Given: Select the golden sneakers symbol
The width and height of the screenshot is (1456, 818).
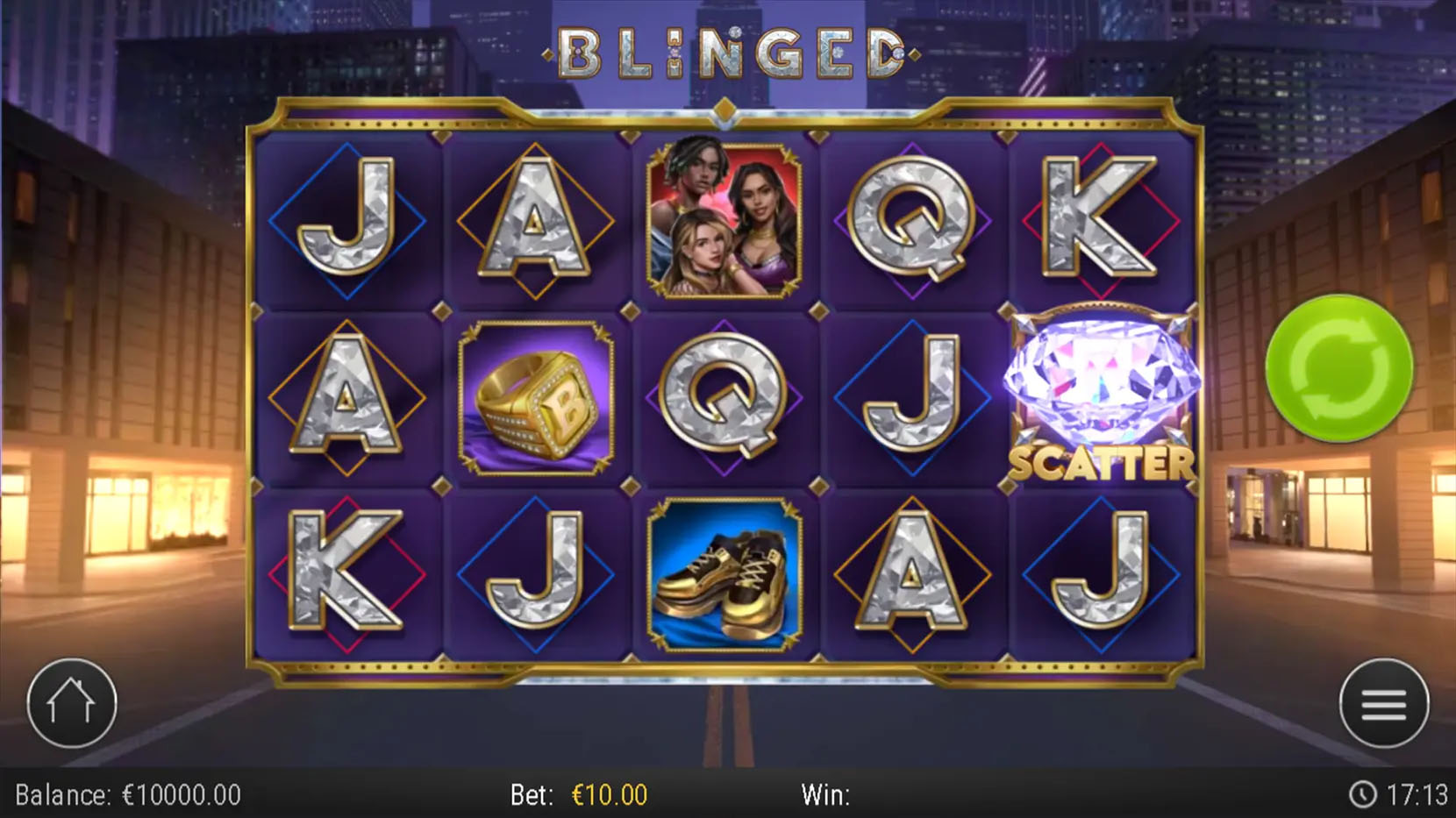Looking at the screenshot, I should point(725,573).
